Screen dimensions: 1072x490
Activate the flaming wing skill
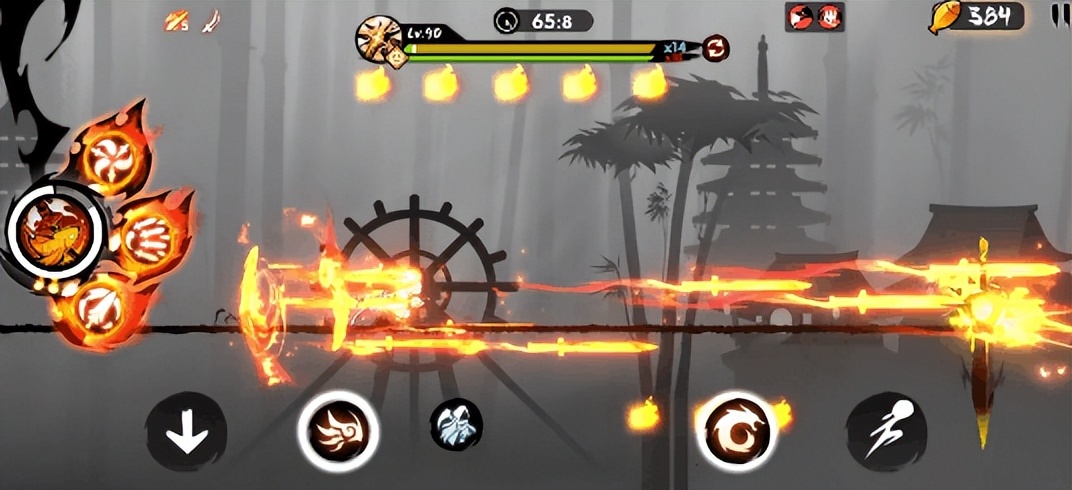coord(338,431)
